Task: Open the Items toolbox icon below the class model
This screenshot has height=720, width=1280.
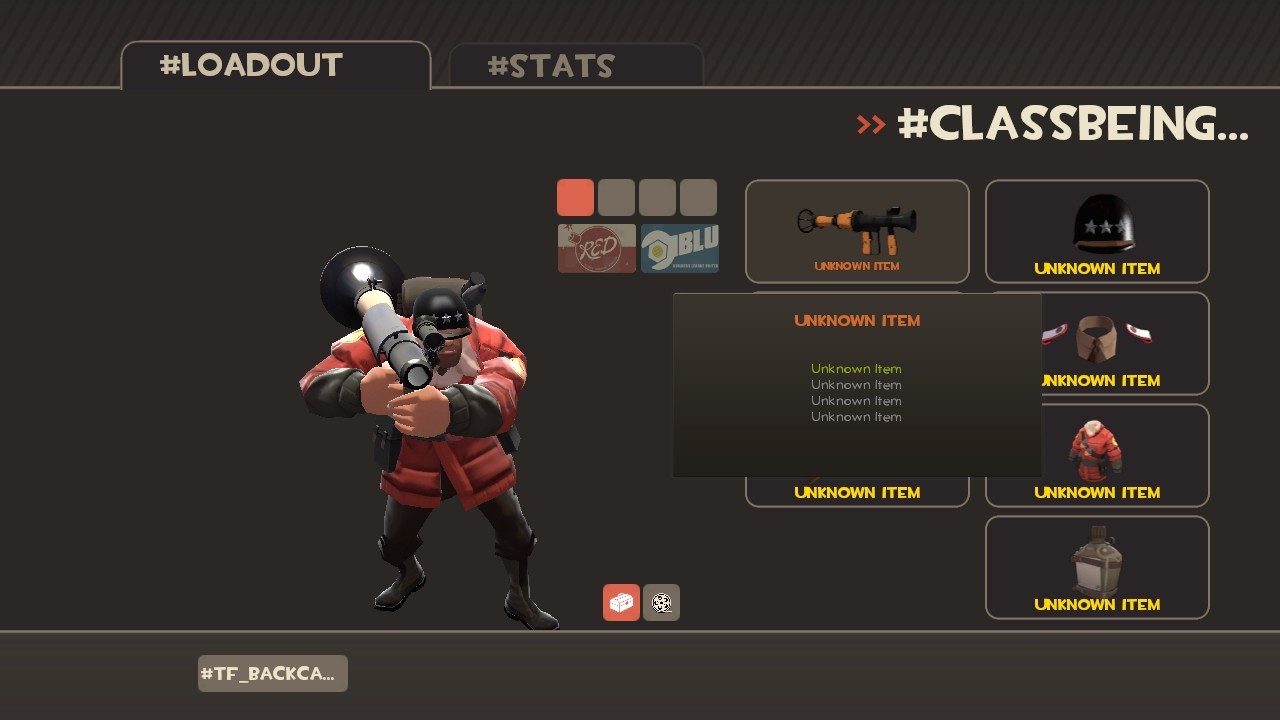Action: point(620,602)
